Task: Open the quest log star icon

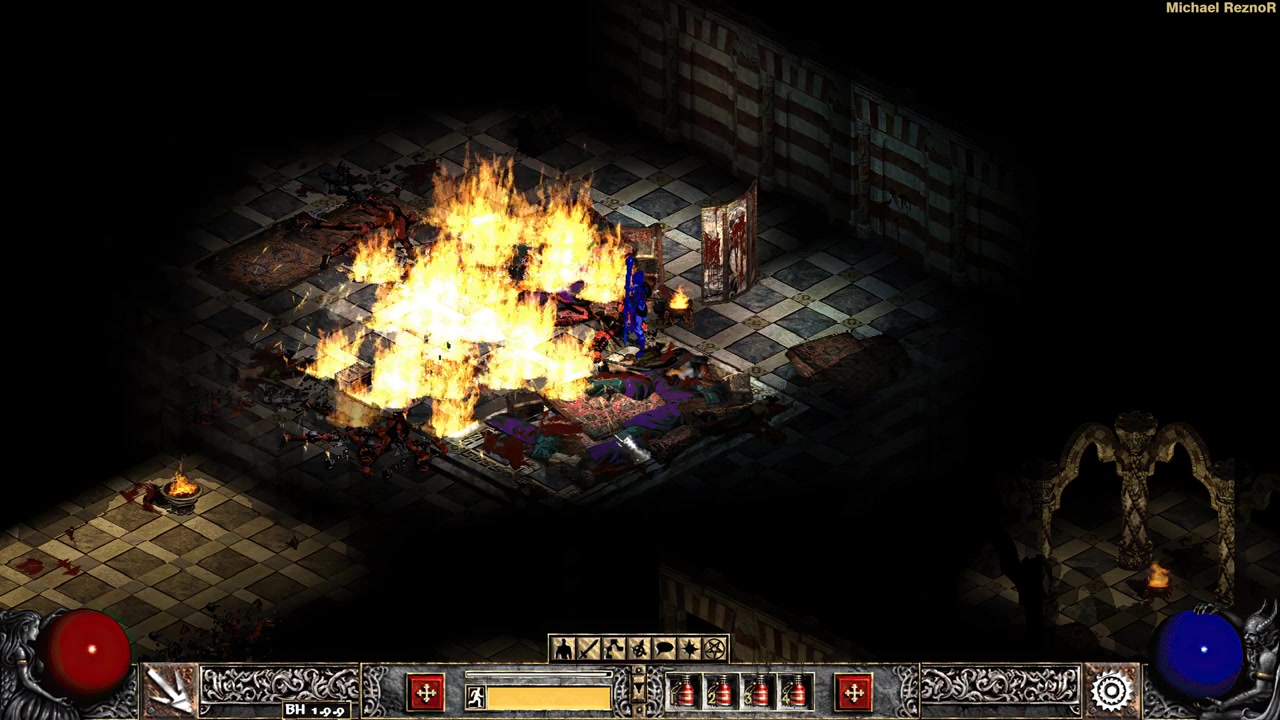Action: [x=689, y=650]
